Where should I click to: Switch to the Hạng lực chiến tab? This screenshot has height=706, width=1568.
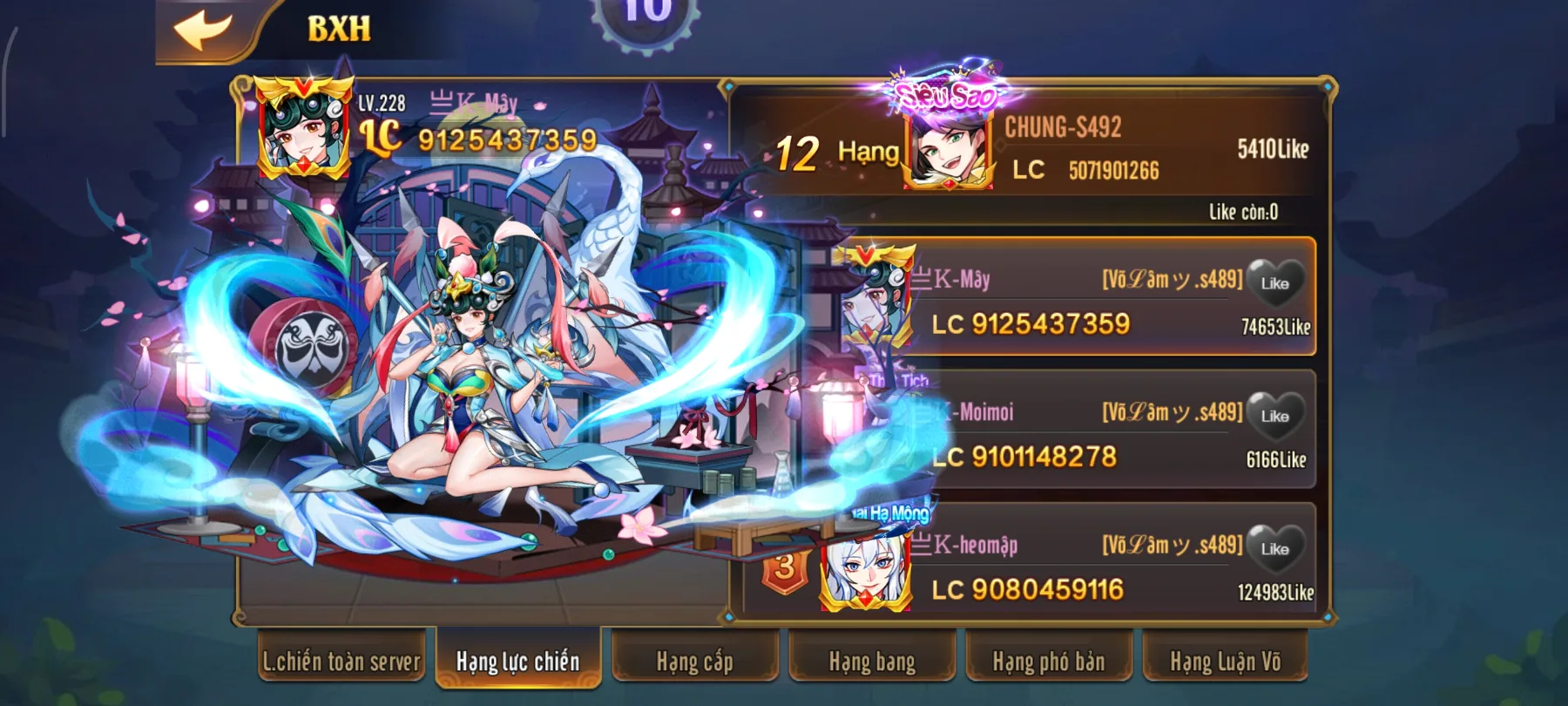coord(517,662)
